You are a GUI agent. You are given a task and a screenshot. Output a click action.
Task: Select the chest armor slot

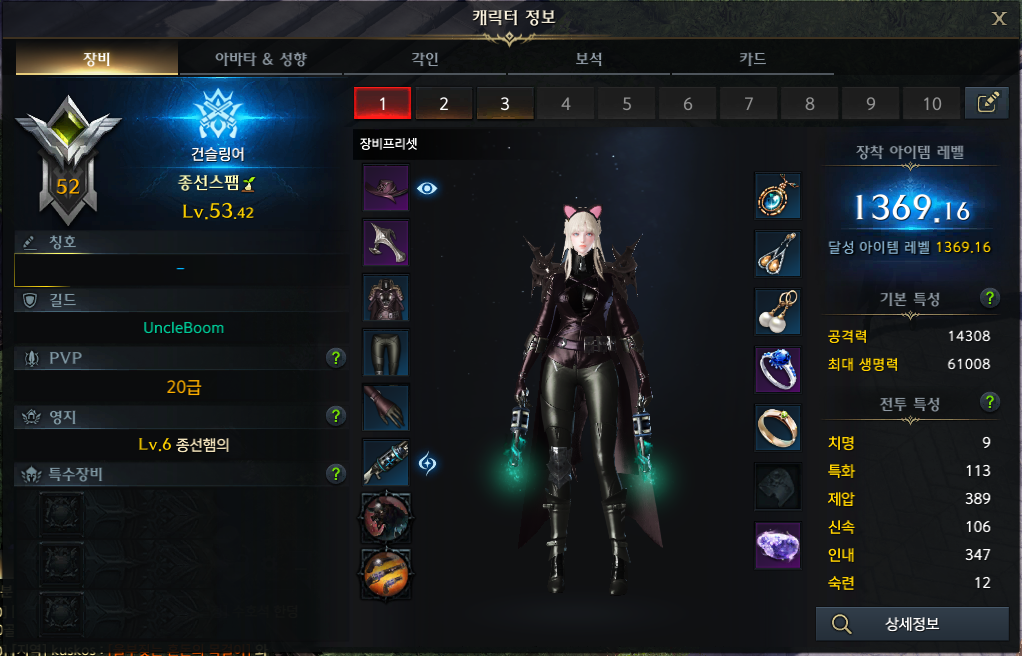click(385, 298)
